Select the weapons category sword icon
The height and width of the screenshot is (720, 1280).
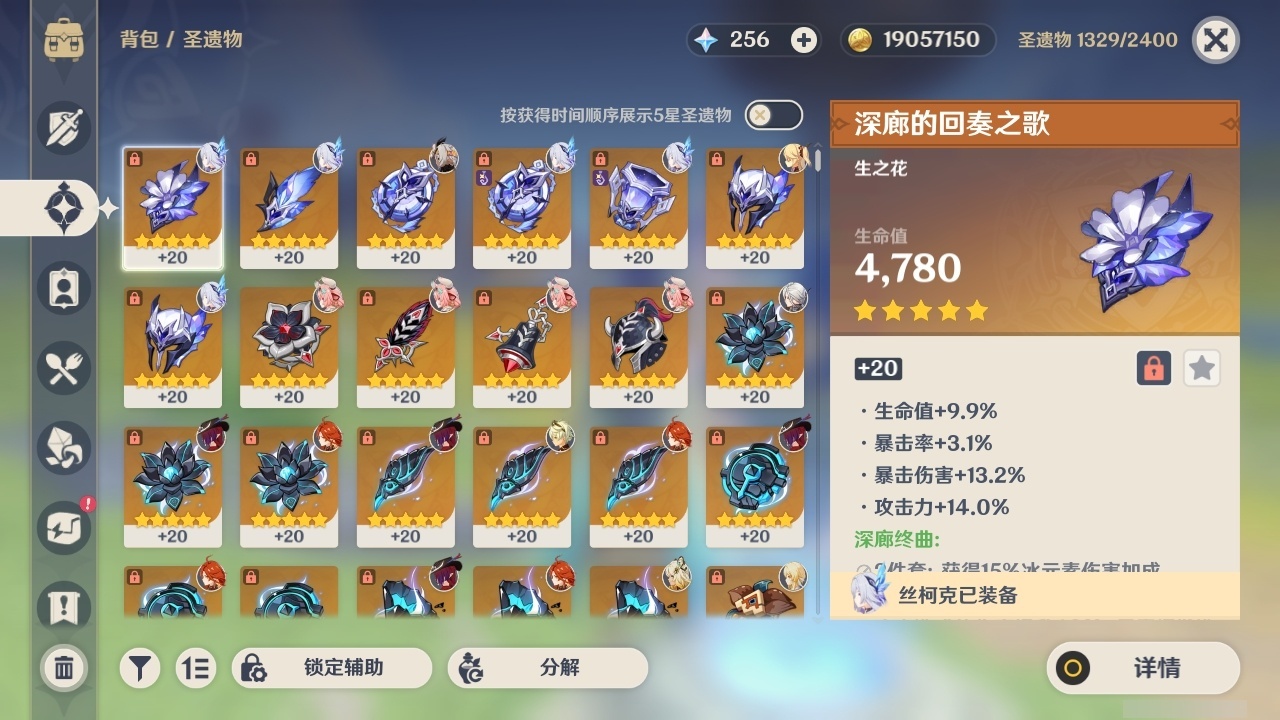pyautogui.click(x=64, y=128)
